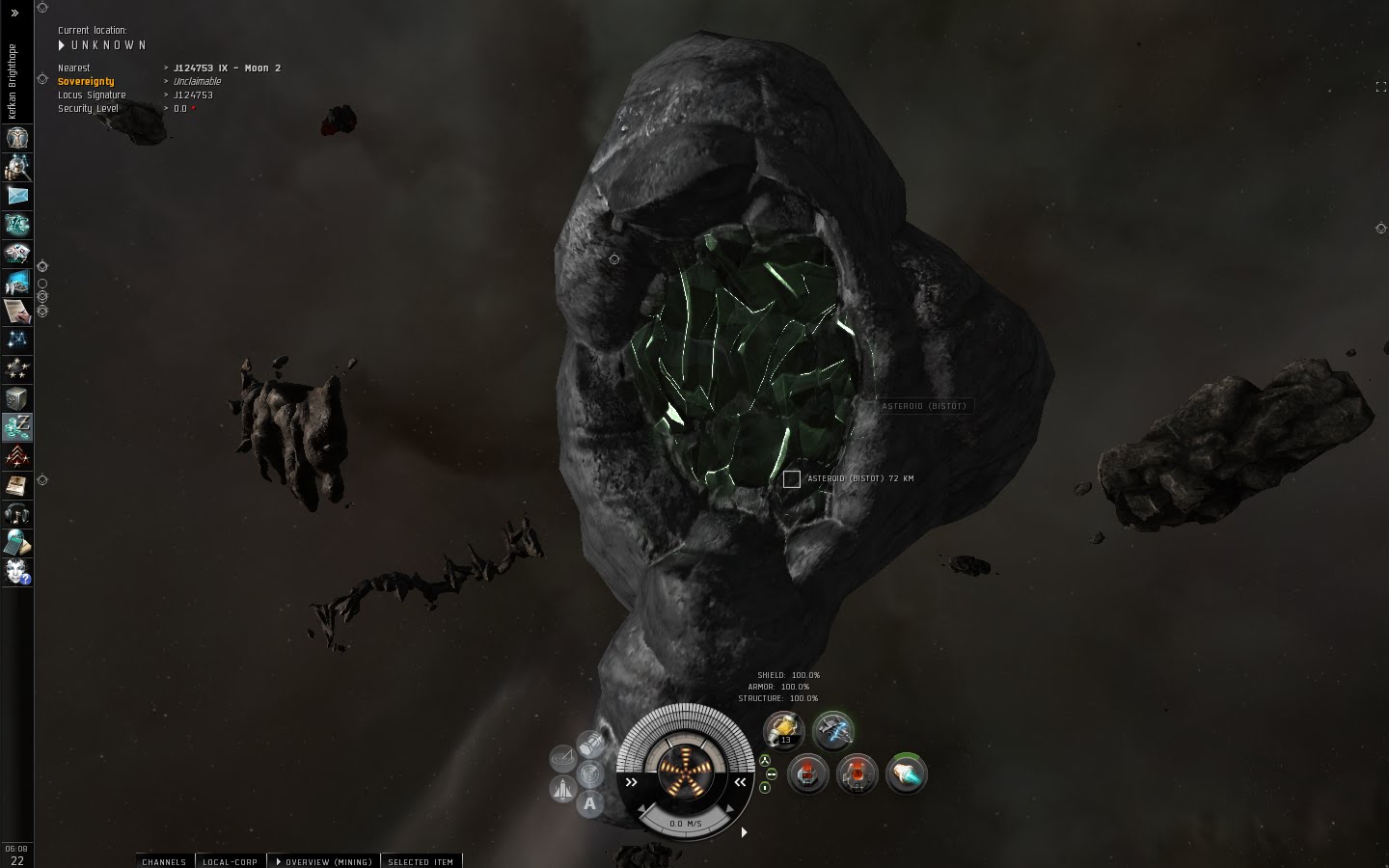The height and width of the screenshot is (868, 1389).
Task: Click the J124753 IX - Moon 2 nearest link
Action: pos(228,68)
